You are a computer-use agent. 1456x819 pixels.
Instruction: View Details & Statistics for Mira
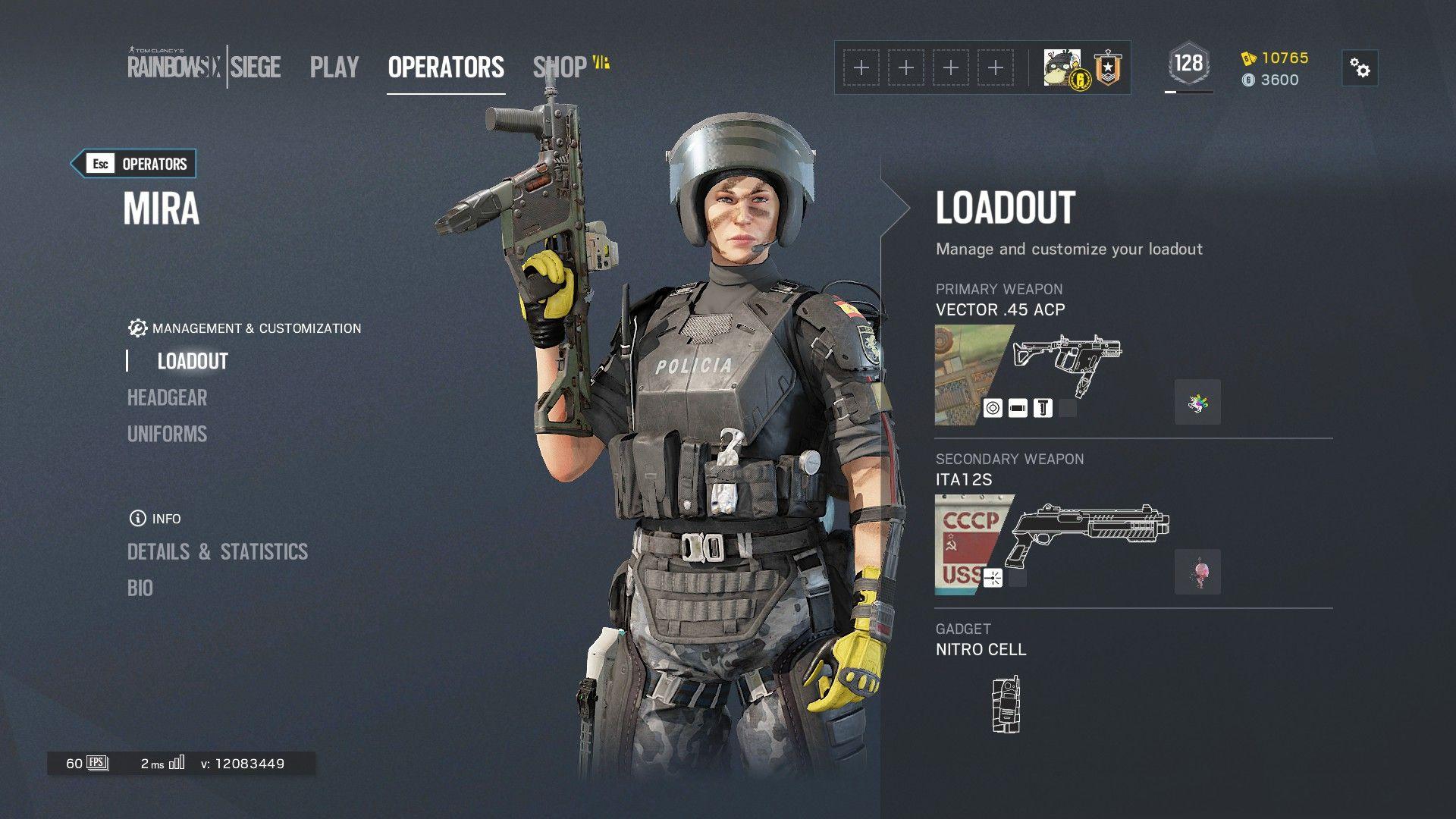coord(218,551)
